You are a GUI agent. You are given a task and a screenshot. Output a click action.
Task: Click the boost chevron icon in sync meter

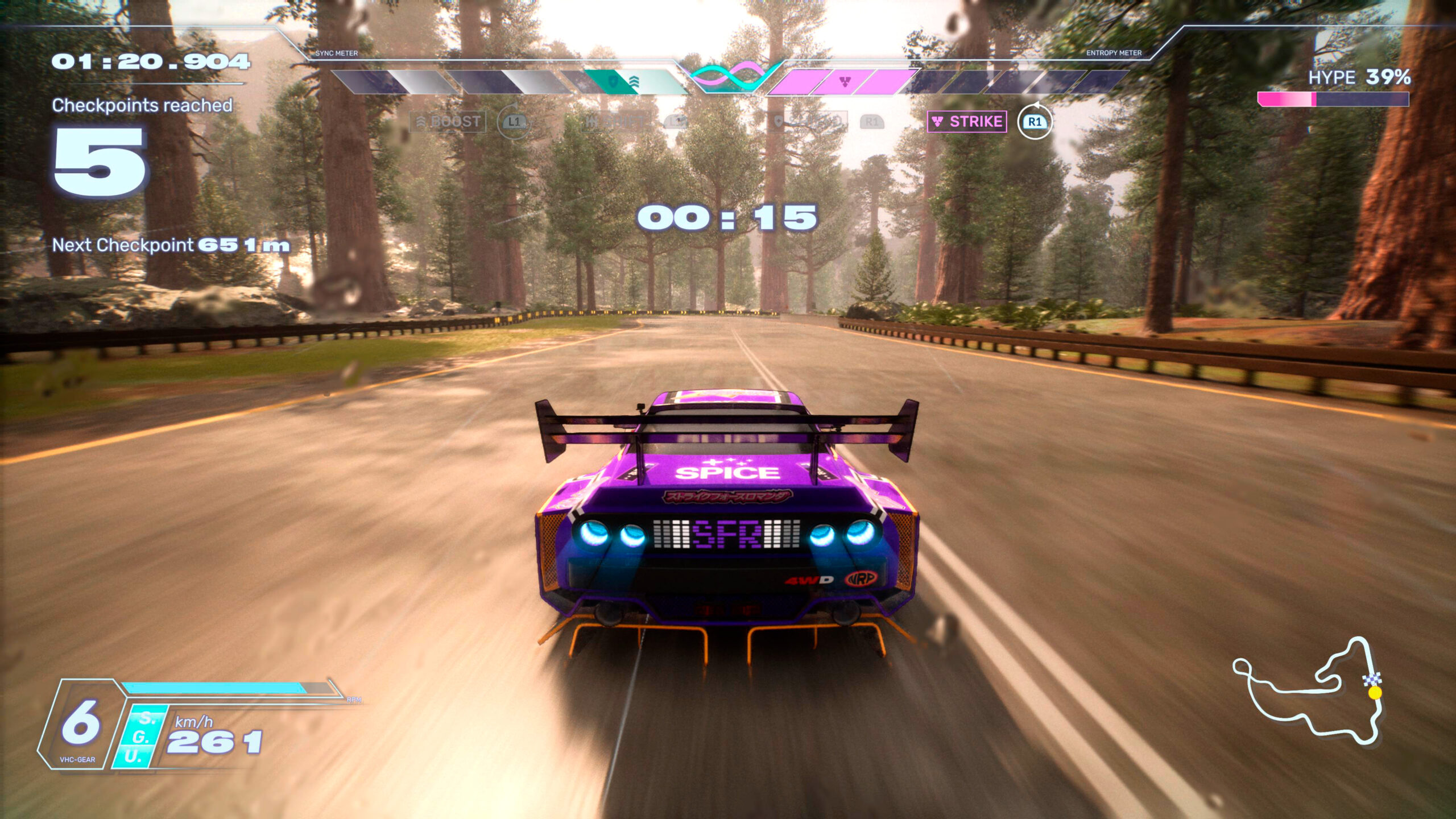point(634,82)
